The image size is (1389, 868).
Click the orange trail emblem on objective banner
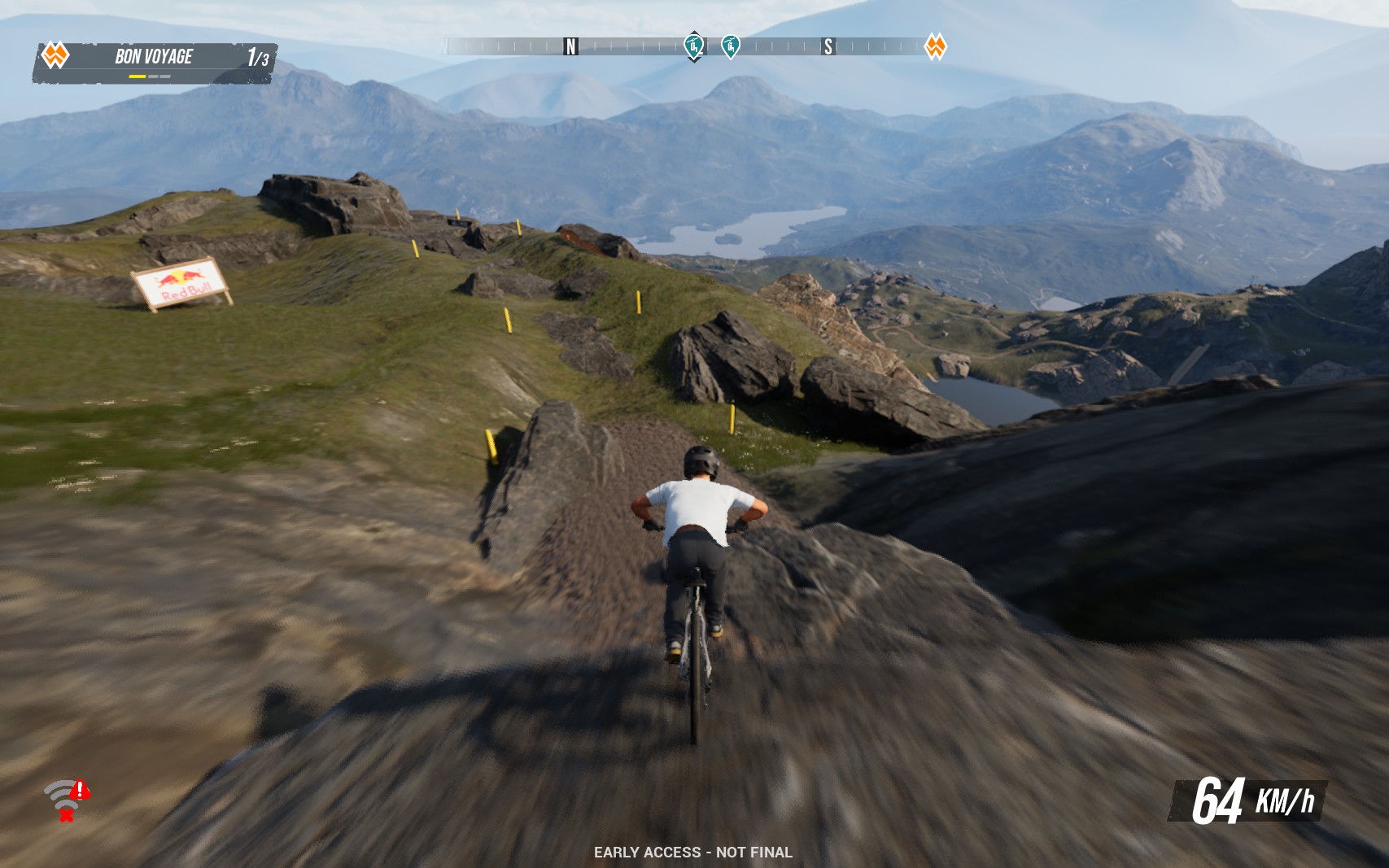pyautogui.click(x=55, y=56)
